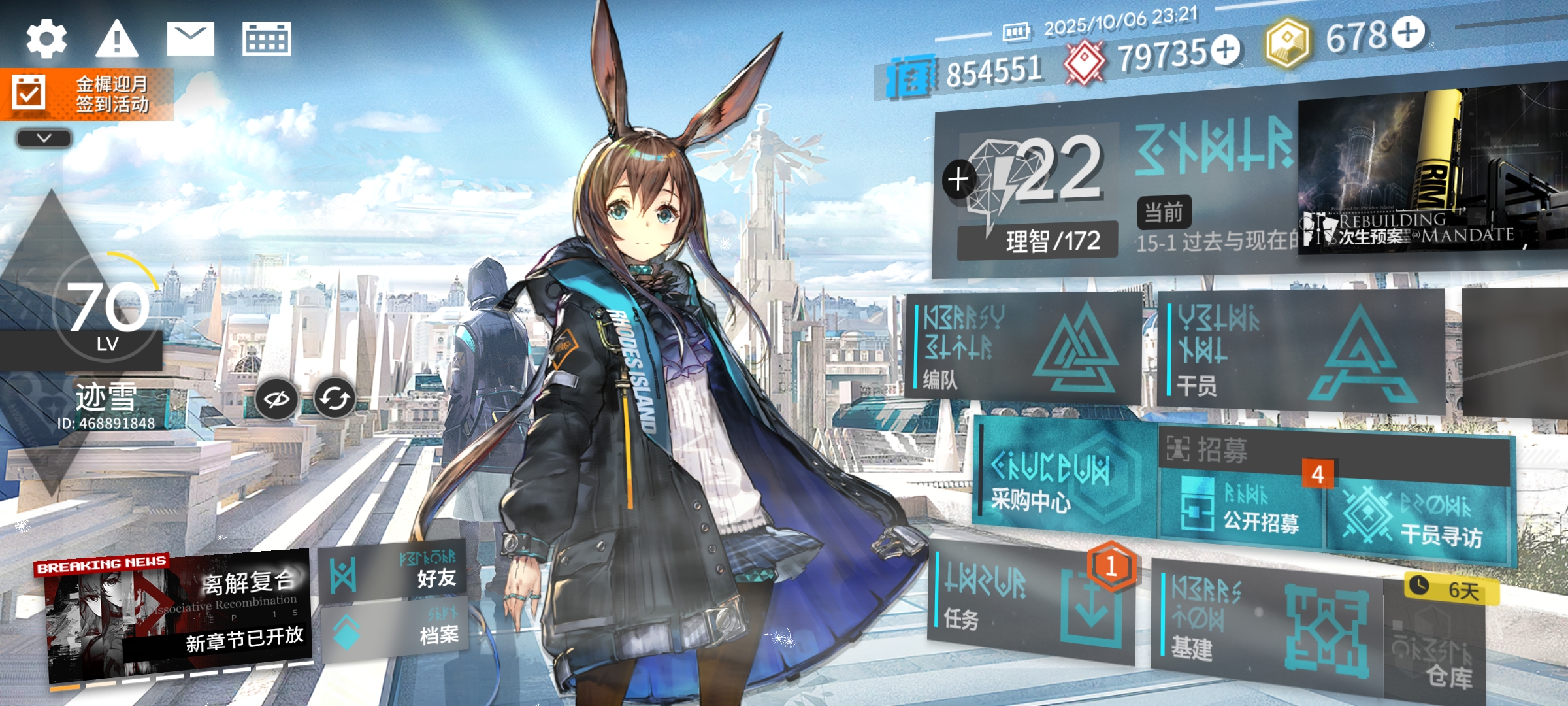
Task: Switch assistant with the rotate arrows icon
Action: [335, 398]
